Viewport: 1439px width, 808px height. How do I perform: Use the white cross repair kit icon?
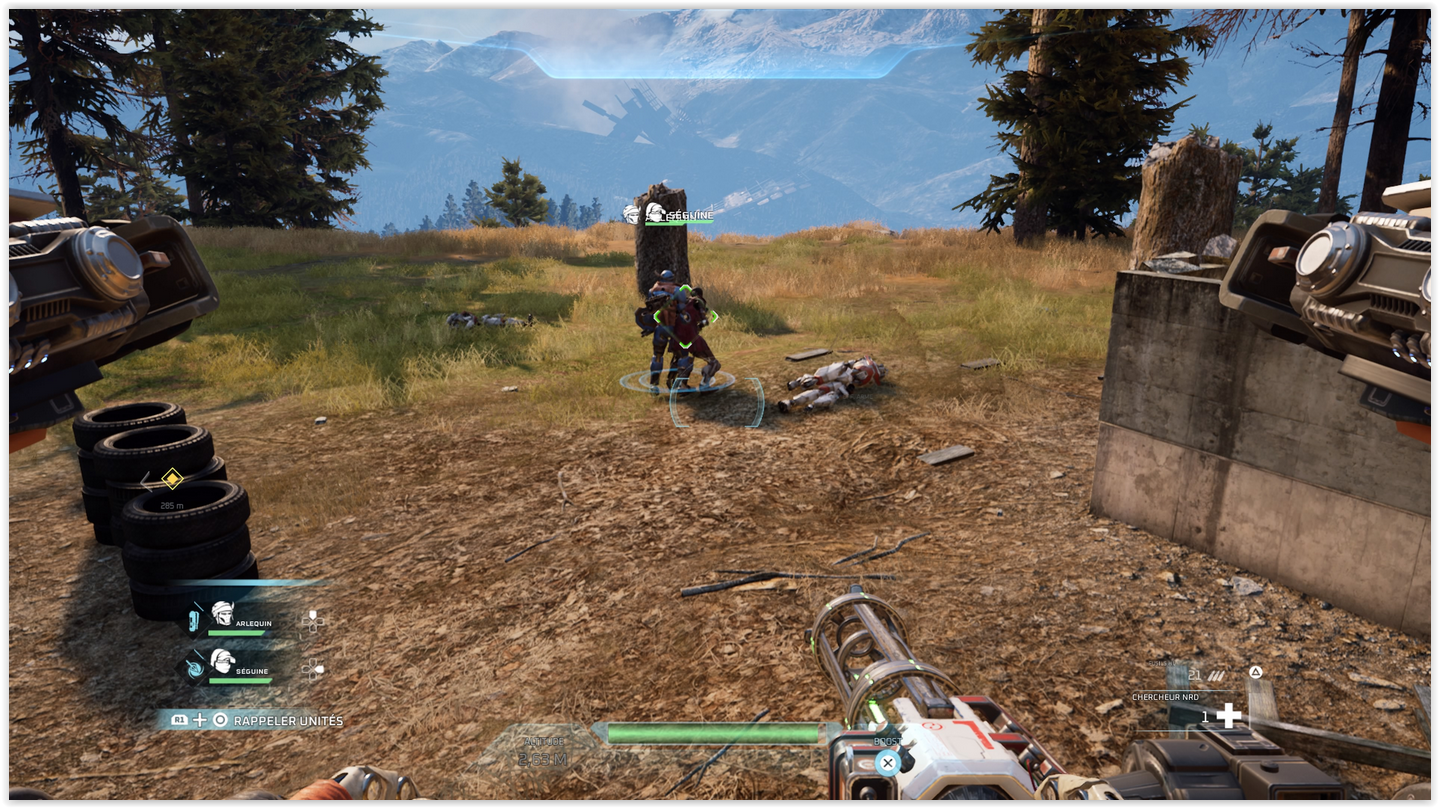[x=1229, y=715]
